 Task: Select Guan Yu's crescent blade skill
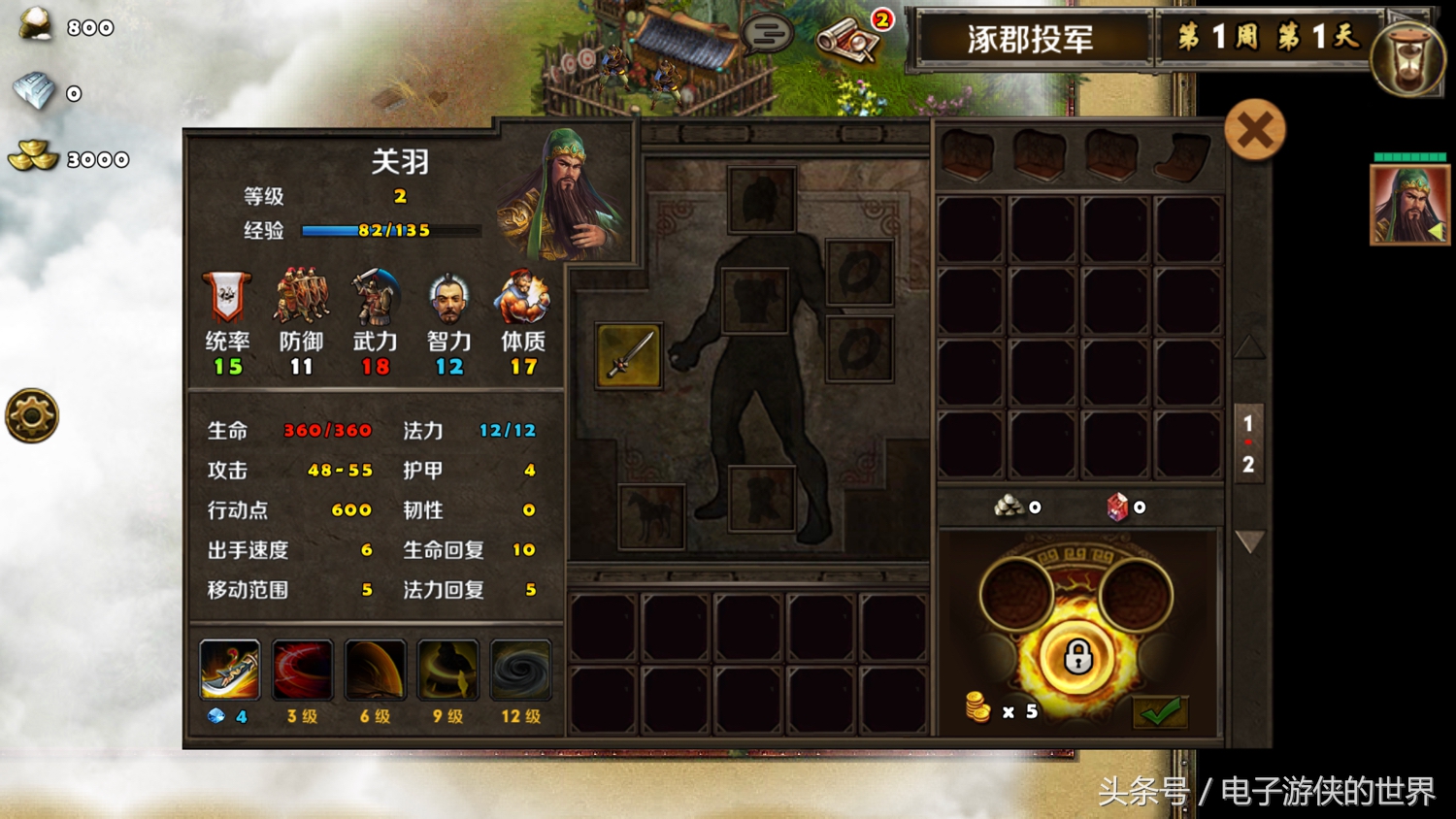pyautogui.click(x=229, y=669)
